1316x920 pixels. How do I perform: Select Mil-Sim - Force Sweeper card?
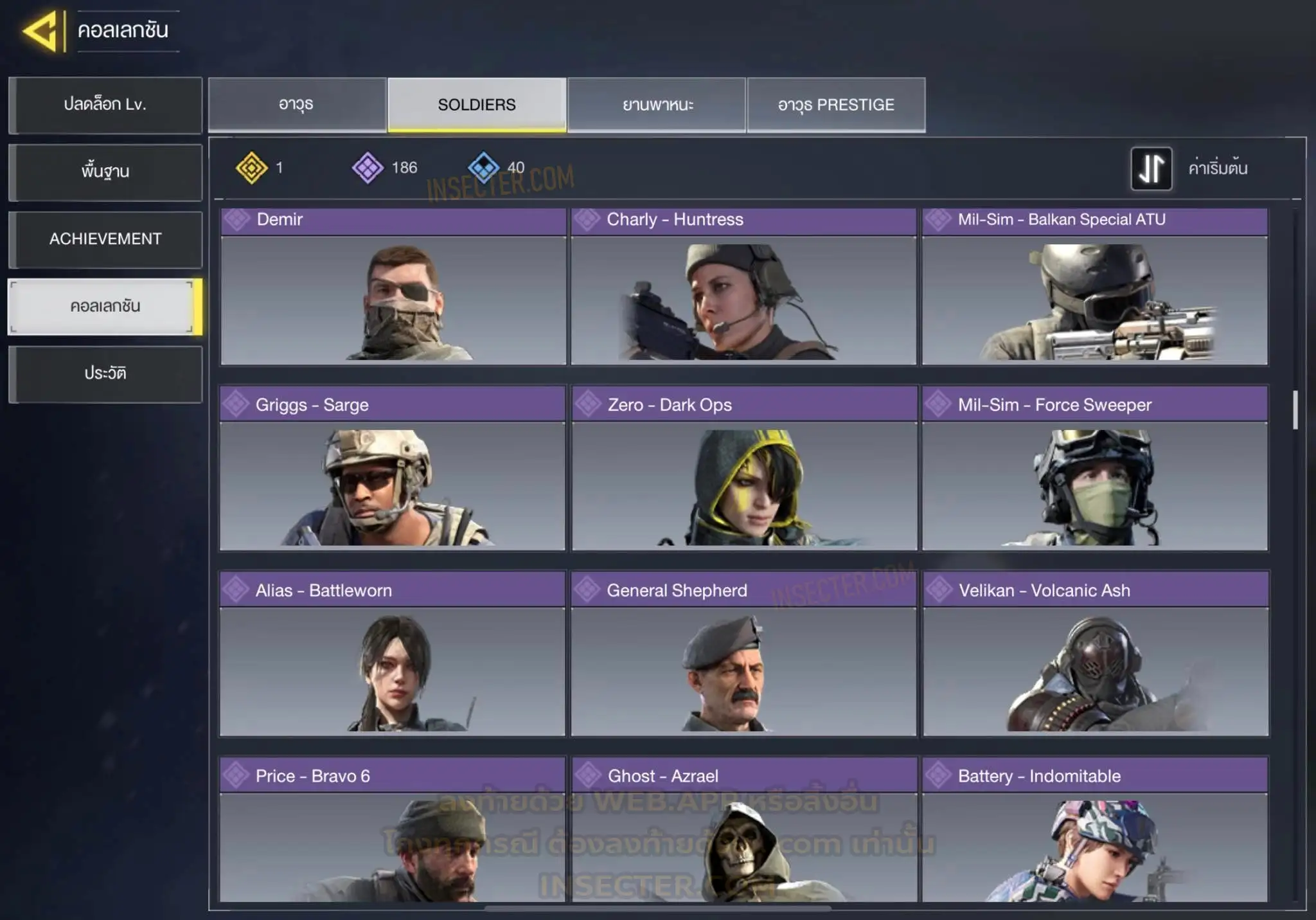click(x=1095, y=469)
